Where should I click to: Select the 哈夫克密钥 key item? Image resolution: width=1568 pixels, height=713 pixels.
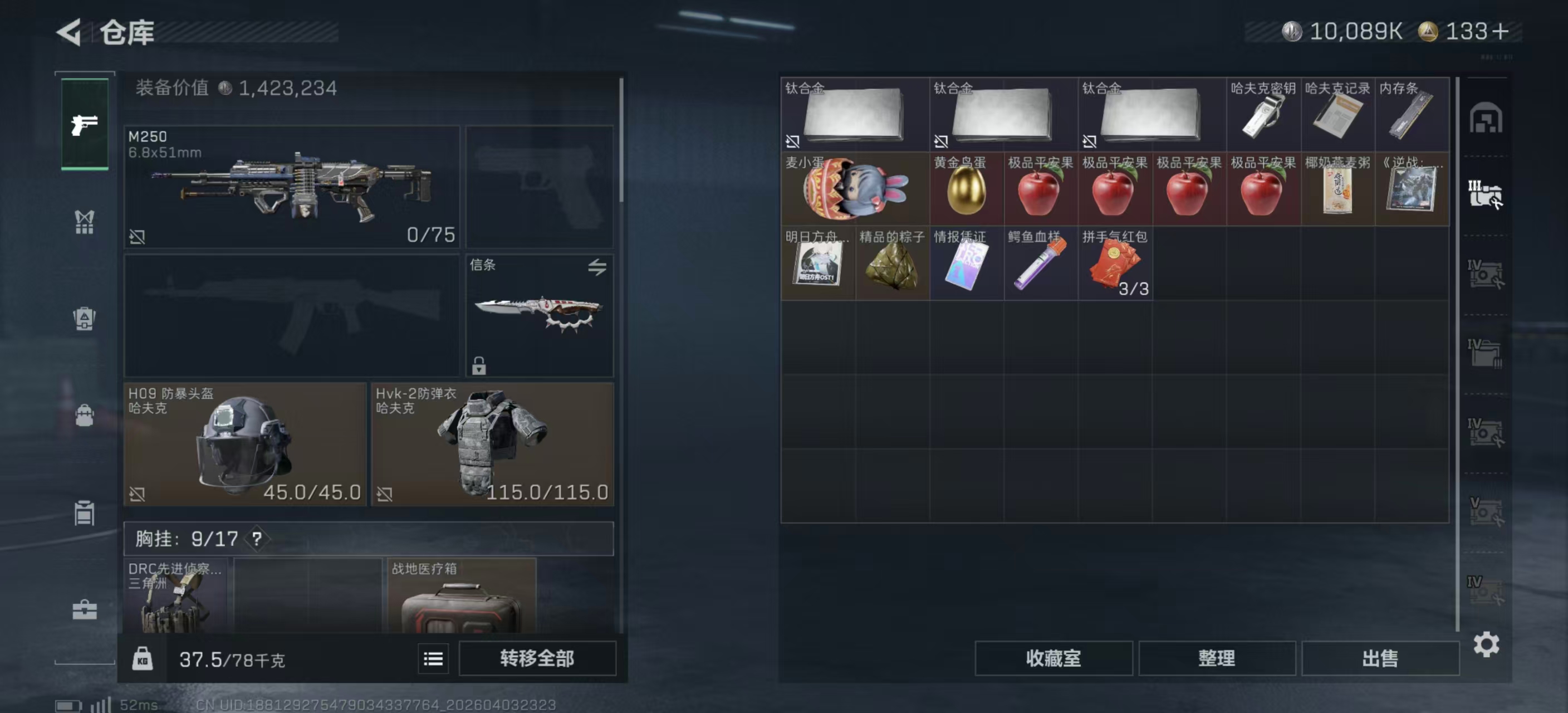[x=1263, y=114]
